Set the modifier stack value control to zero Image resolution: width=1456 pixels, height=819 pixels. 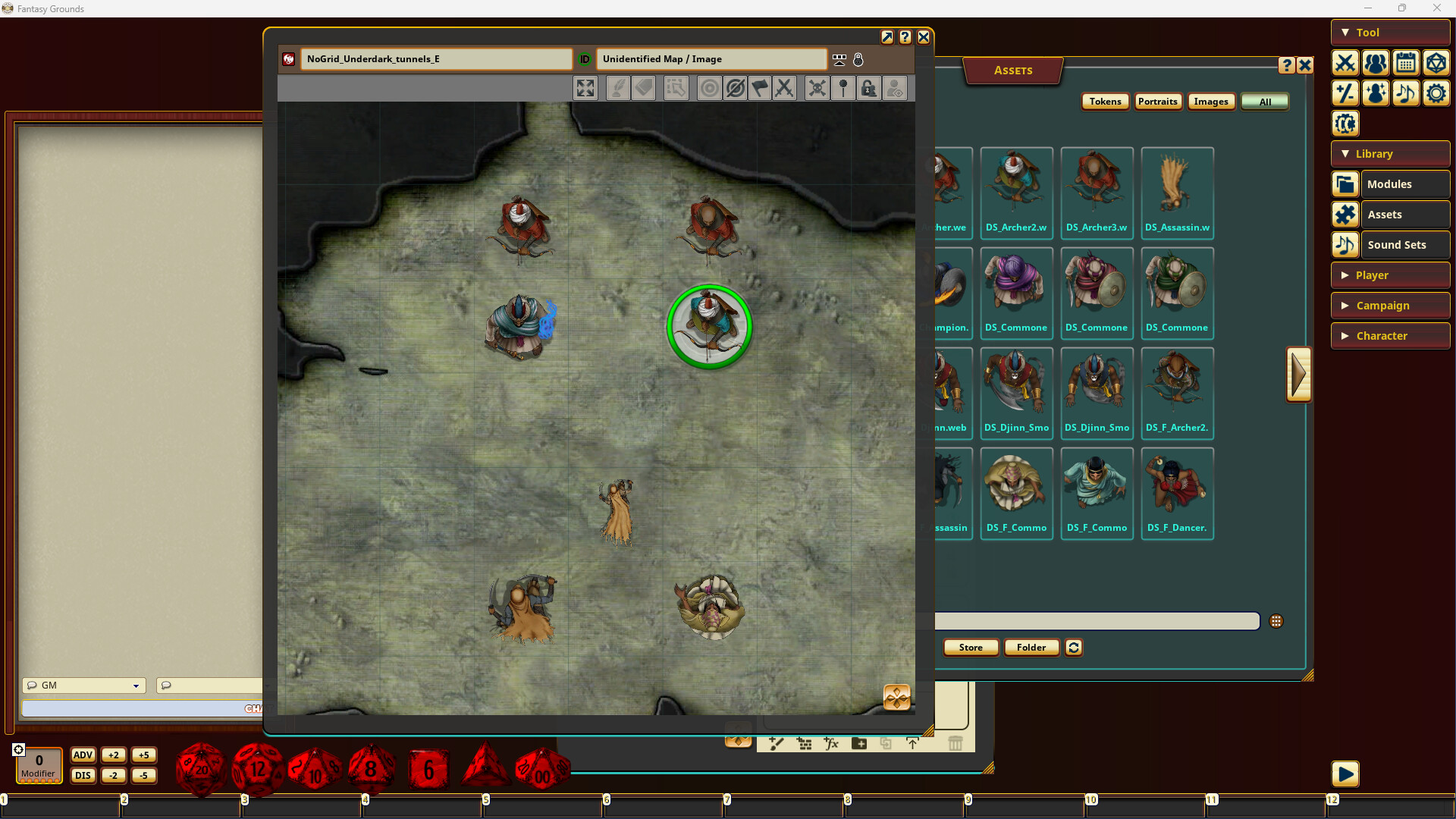[x=38, y=765]
